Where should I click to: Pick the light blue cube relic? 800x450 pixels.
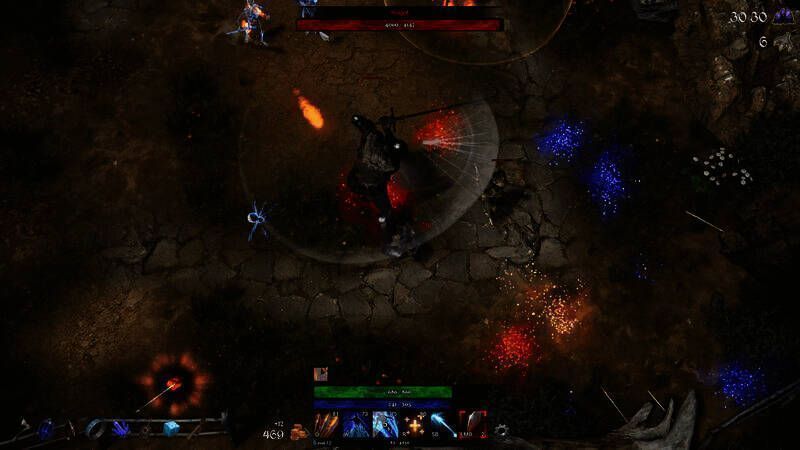[171, 428]
